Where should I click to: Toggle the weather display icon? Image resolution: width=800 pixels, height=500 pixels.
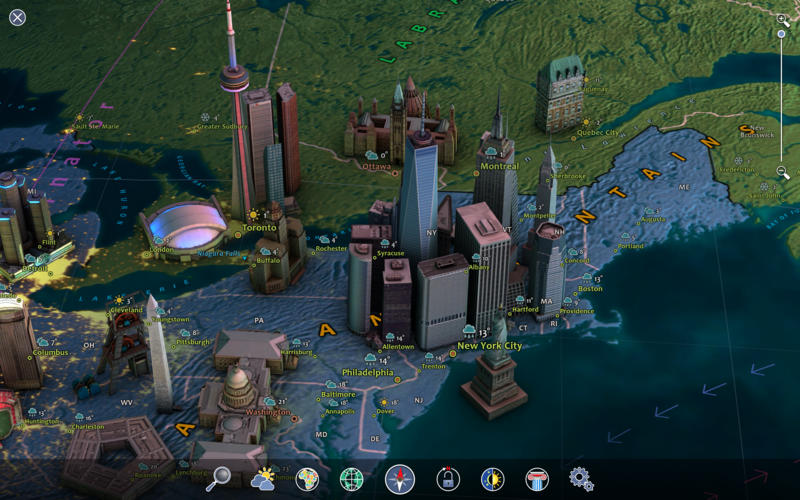pos(263,479)
